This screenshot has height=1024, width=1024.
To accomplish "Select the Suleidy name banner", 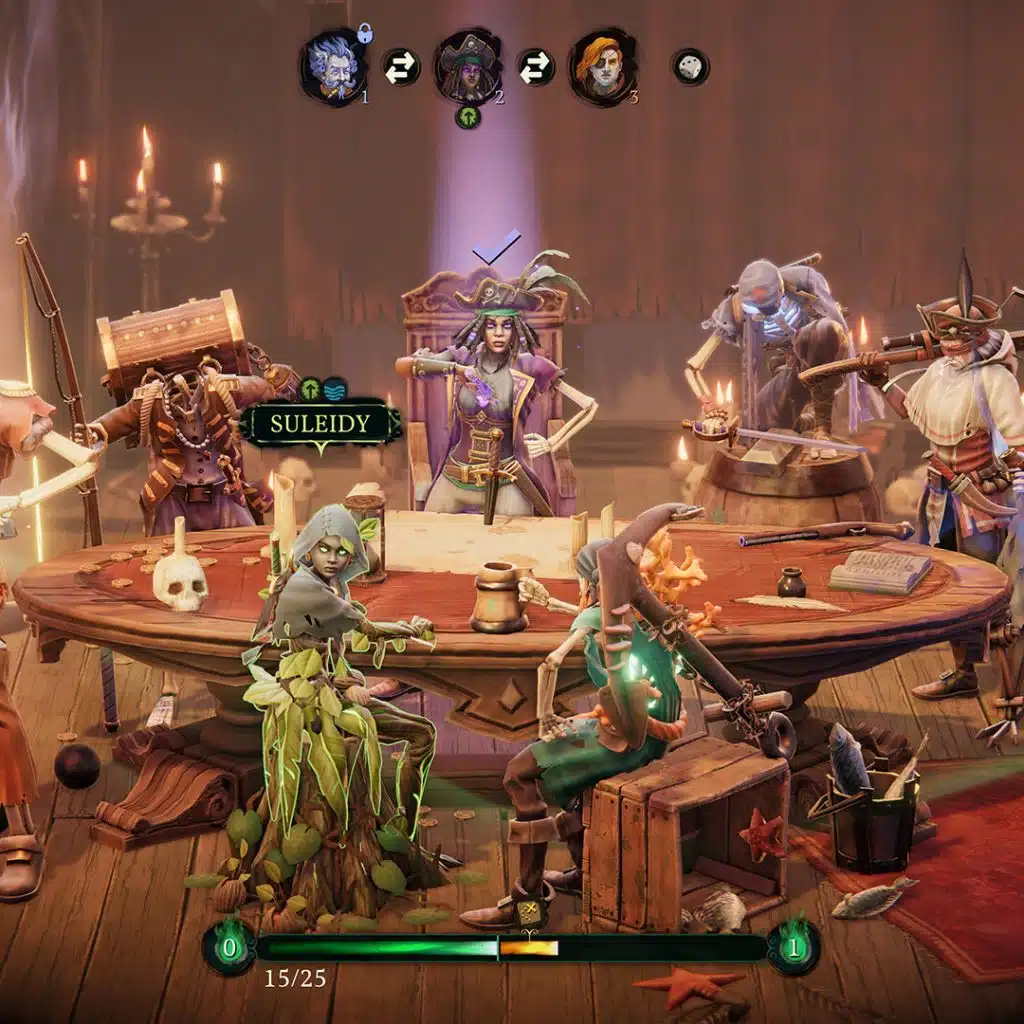I will [x=320, y=424].
